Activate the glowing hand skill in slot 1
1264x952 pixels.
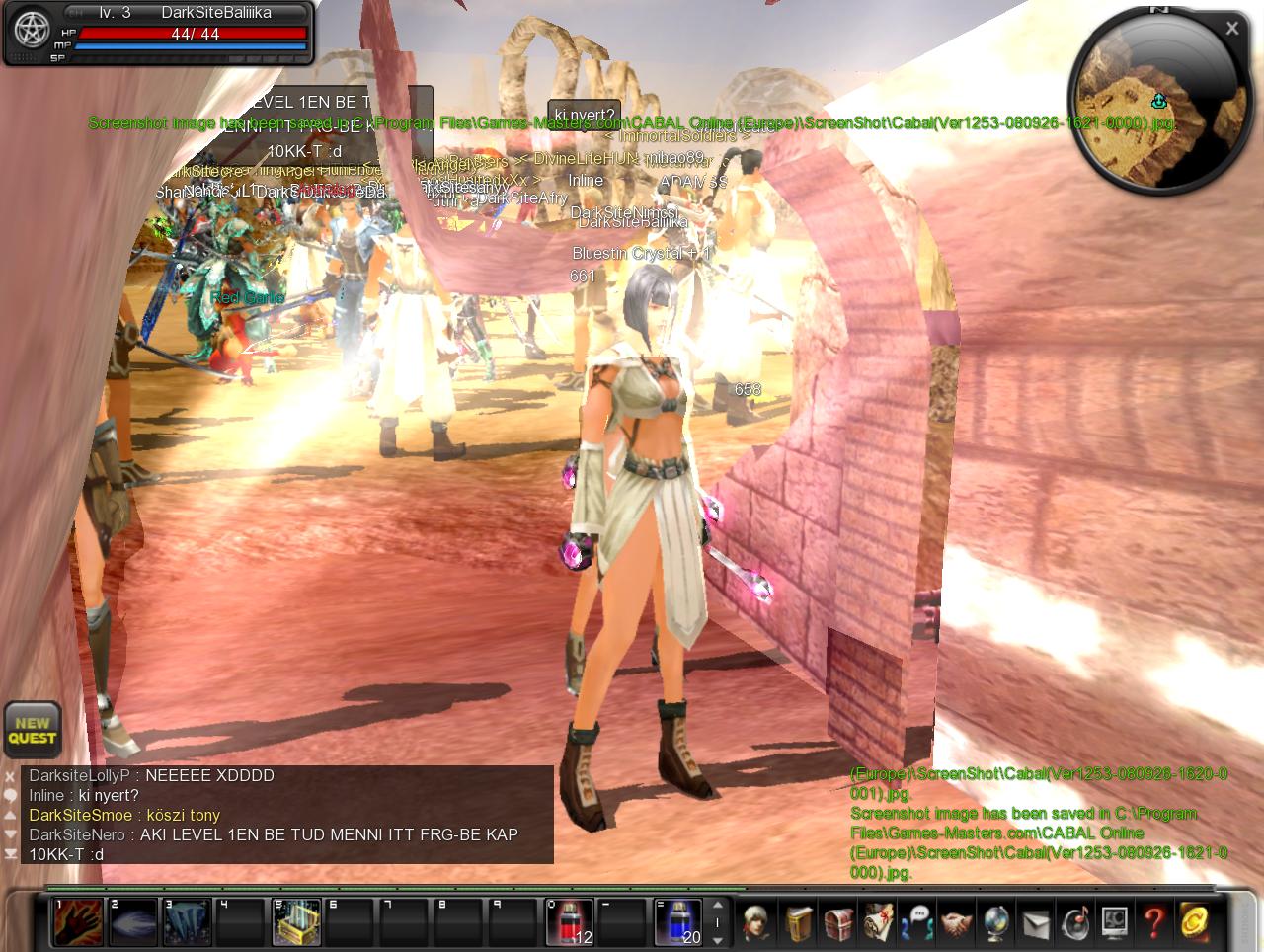click(77, 922)
